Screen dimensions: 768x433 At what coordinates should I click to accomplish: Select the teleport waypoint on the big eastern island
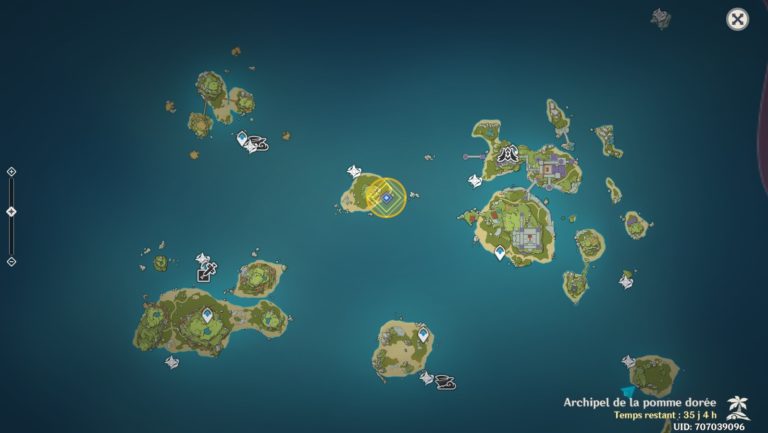point(500,253)
